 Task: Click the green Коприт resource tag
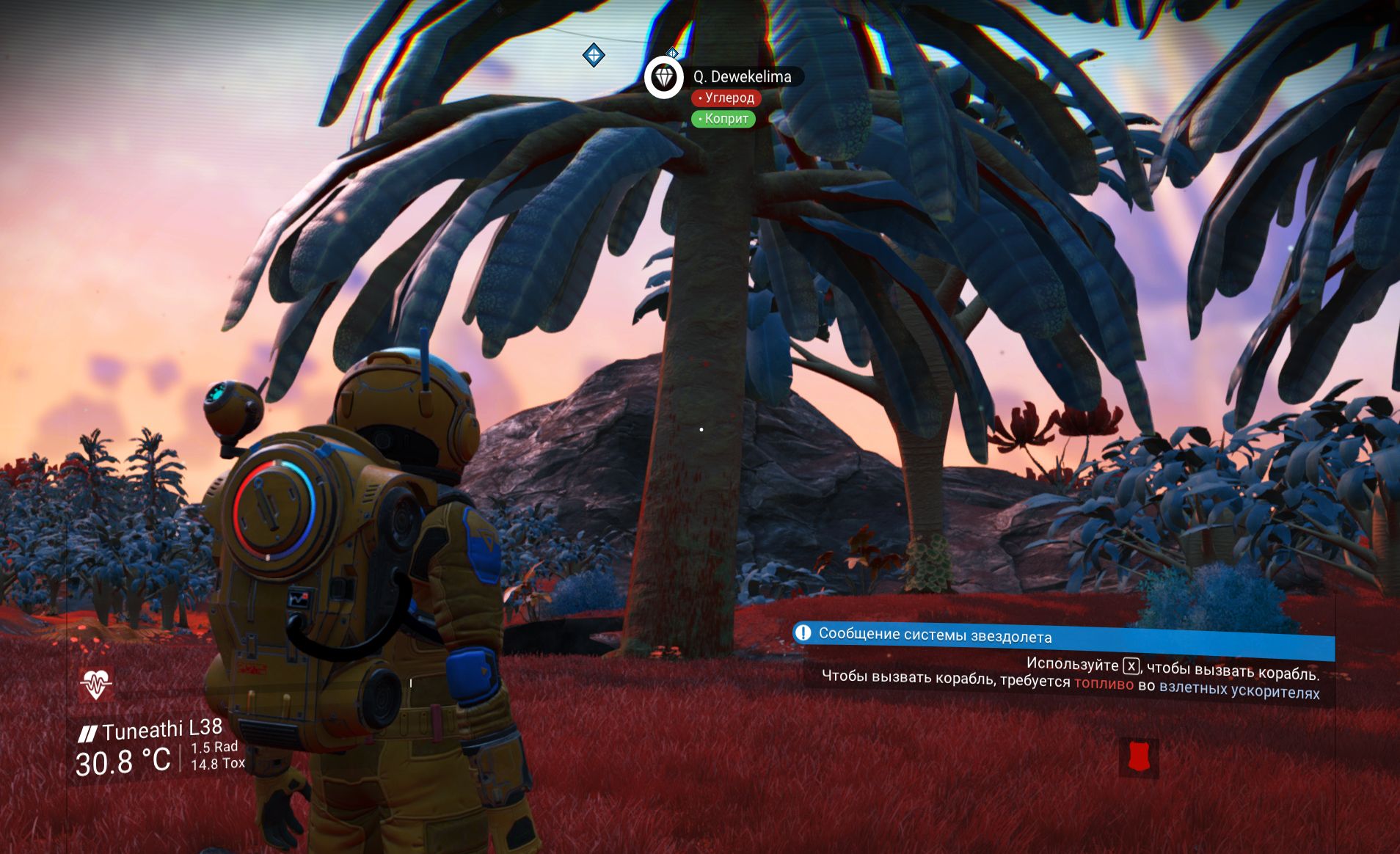click(x=723, y=119)
